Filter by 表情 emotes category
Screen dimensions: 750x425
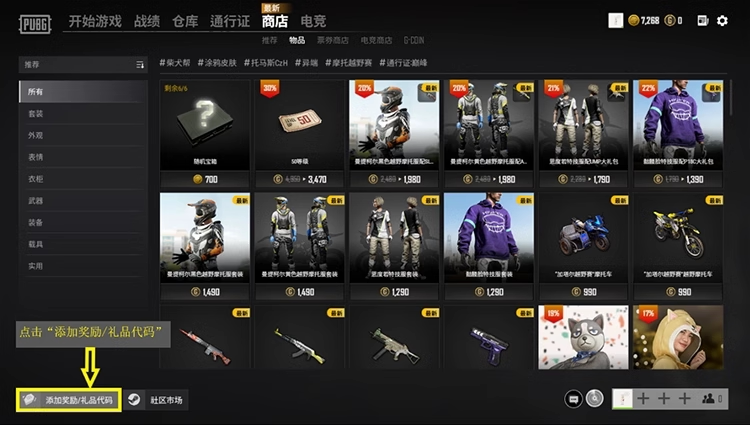pyautogui.click(x=36, y=157)
